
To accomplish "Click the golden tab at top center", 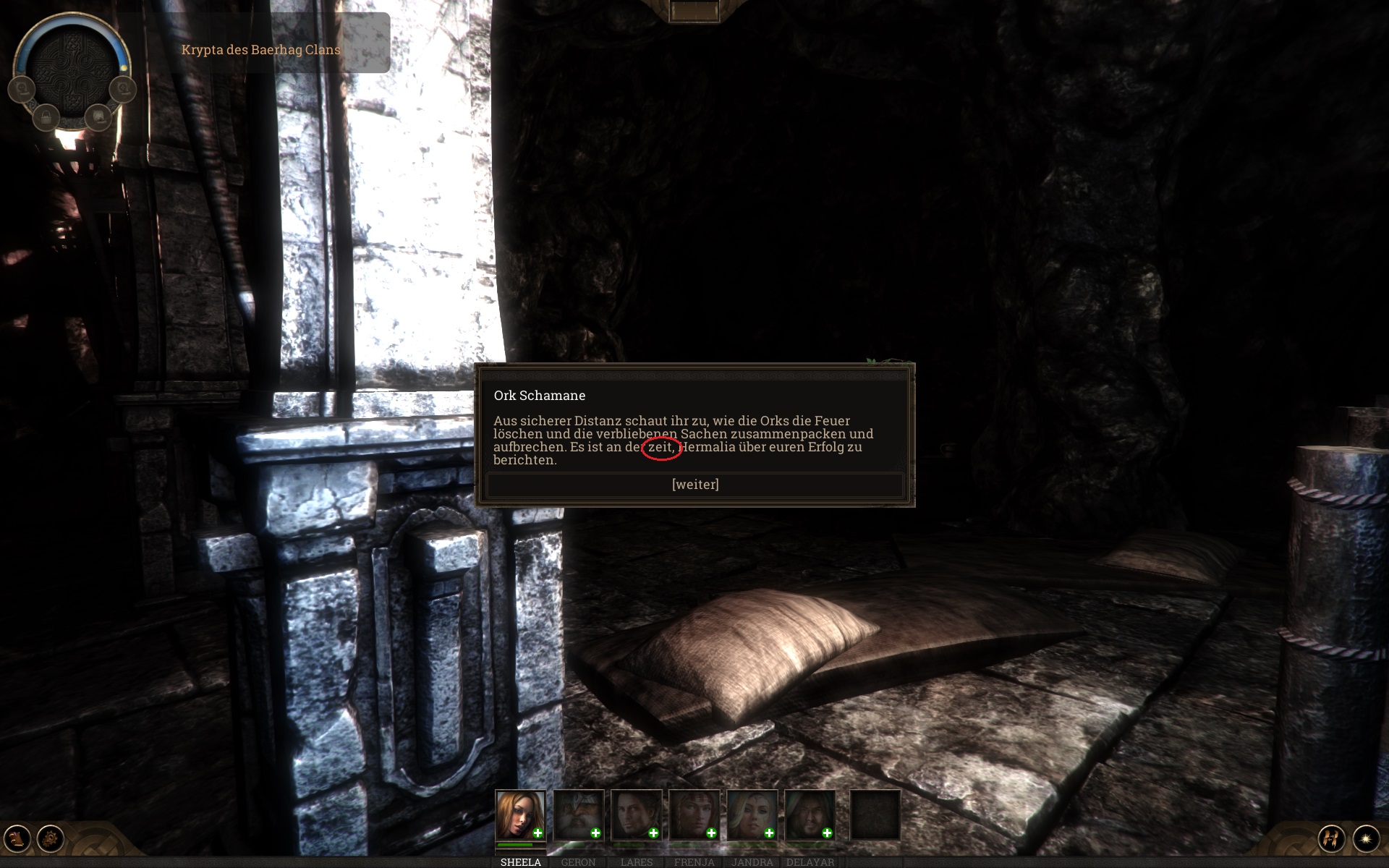I will coord(693,11).
